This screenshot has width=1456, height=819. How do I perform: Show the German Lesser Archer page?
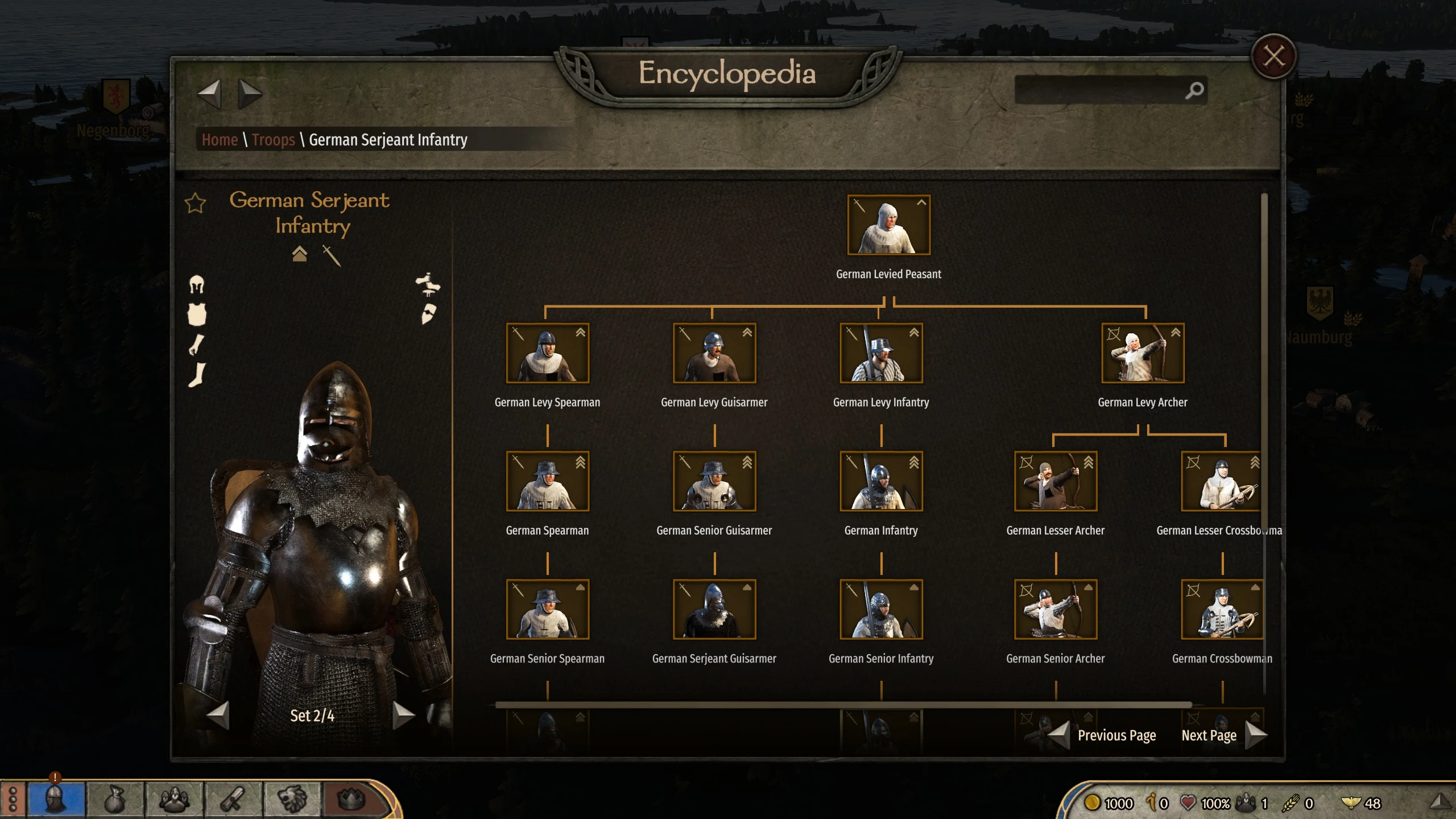pos(1056,481)
